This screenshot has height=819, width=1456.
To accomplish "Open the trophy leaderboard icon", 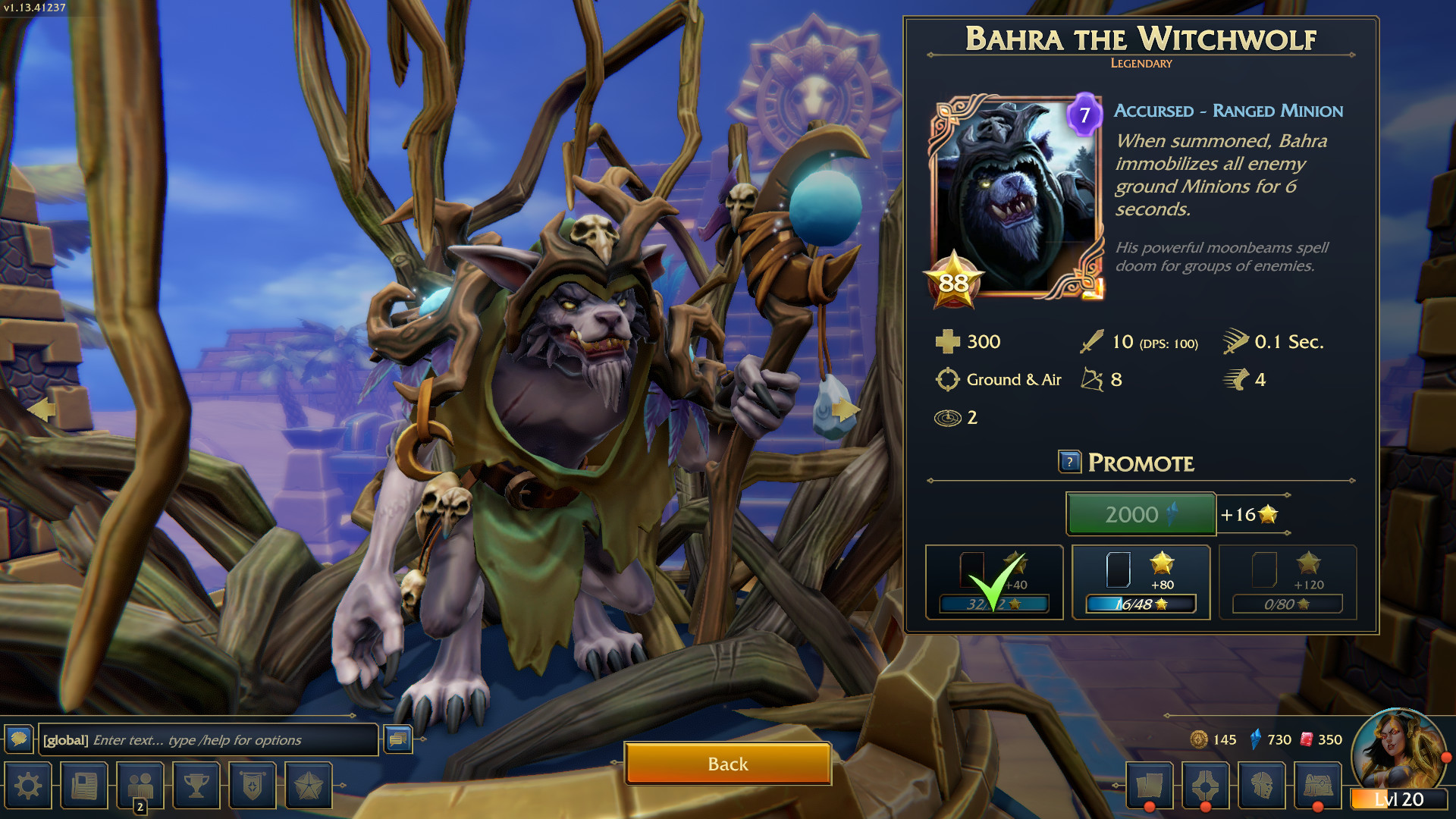I will point(196,786).
